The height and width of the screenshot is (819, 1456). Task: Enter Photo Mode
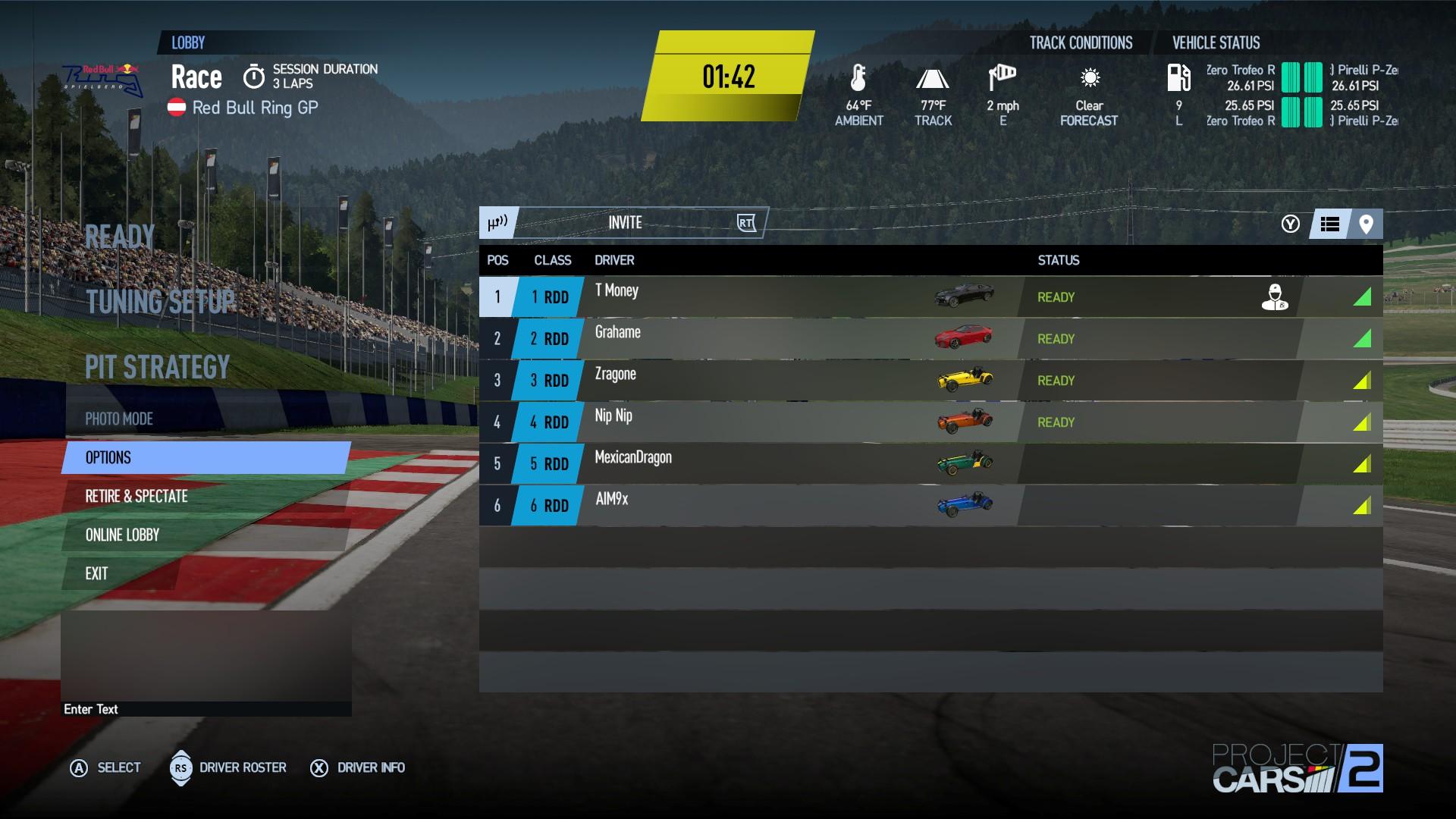pos(119,419)
